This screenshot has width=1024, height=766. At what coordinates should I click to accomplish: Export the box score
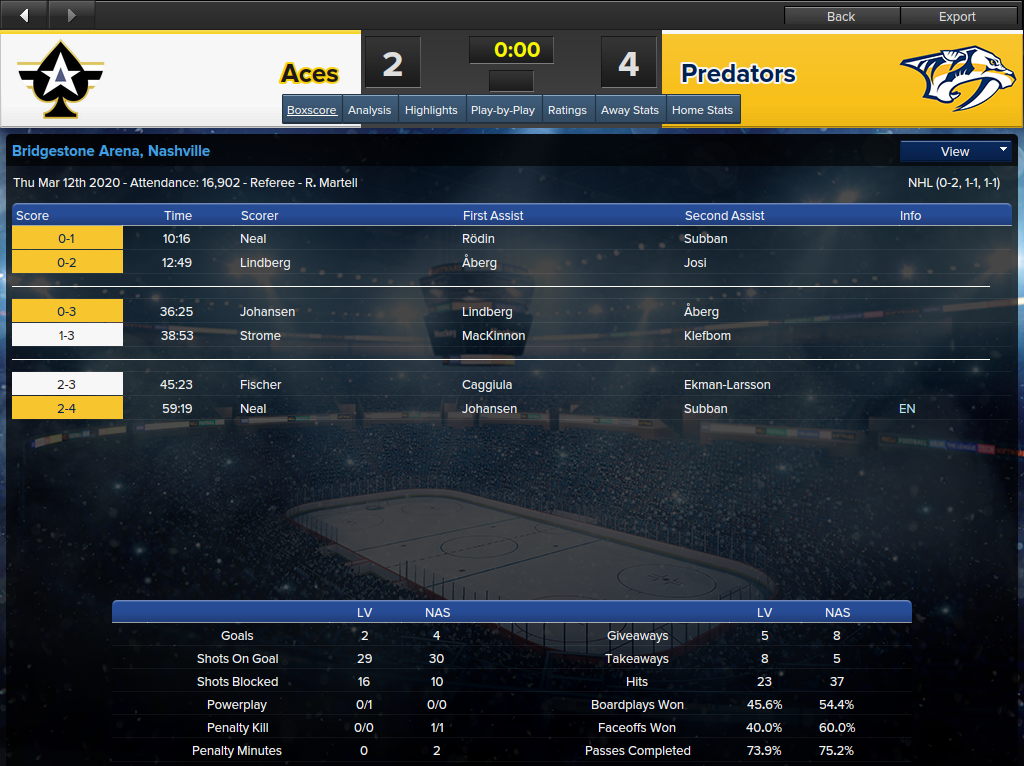point(957,16)
